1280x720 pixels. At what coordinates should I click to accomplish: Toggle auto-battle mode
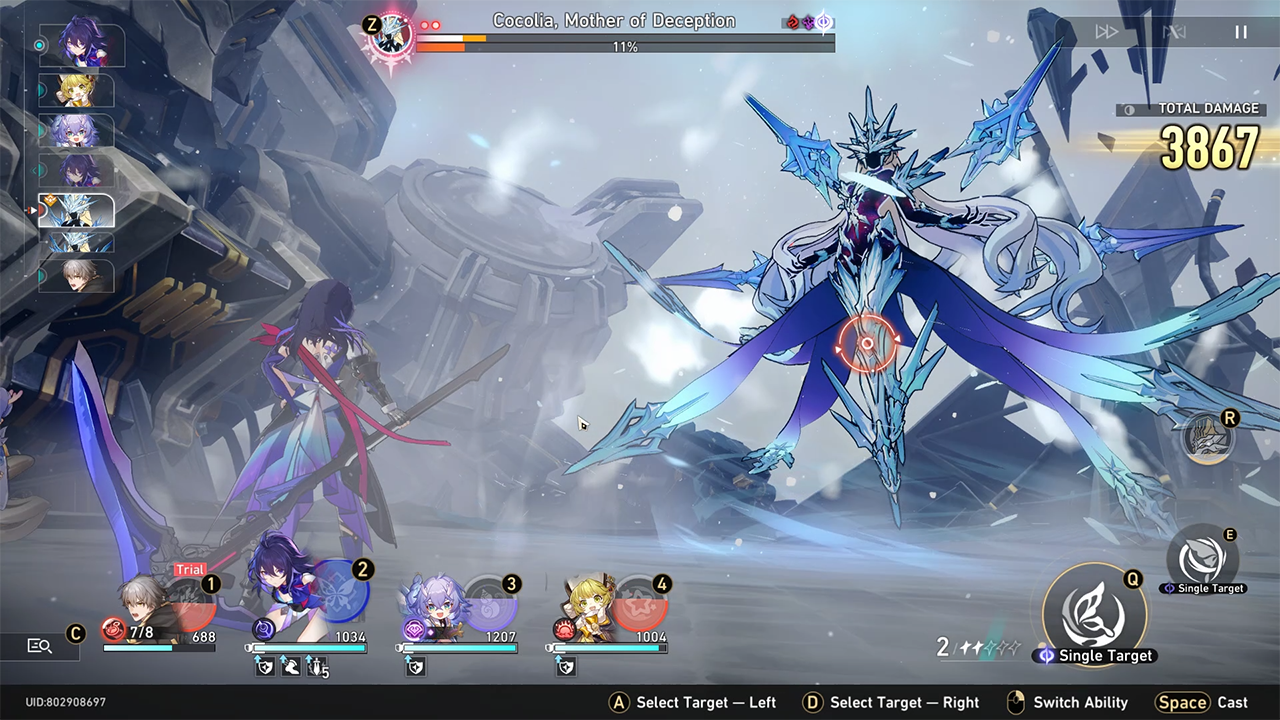(1174, 32)
